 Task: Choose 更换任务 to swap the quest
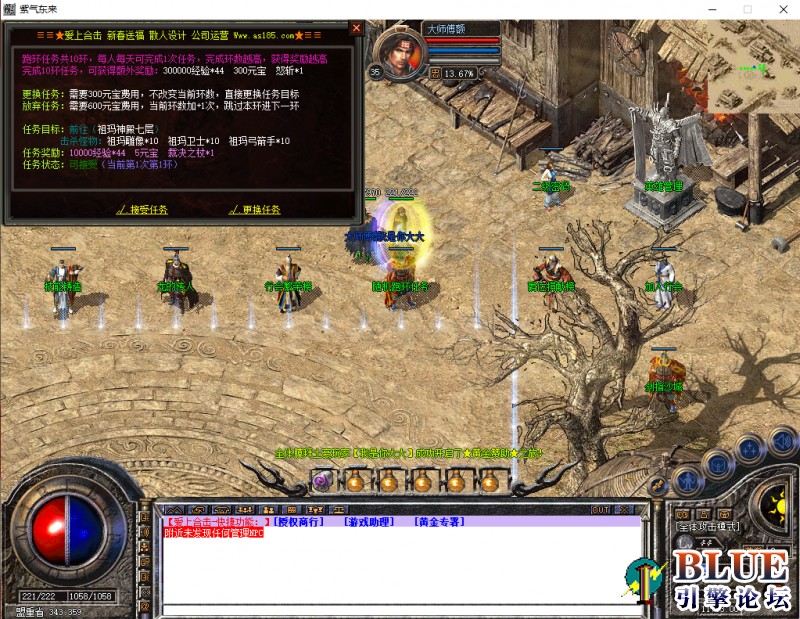pos(261,210)
